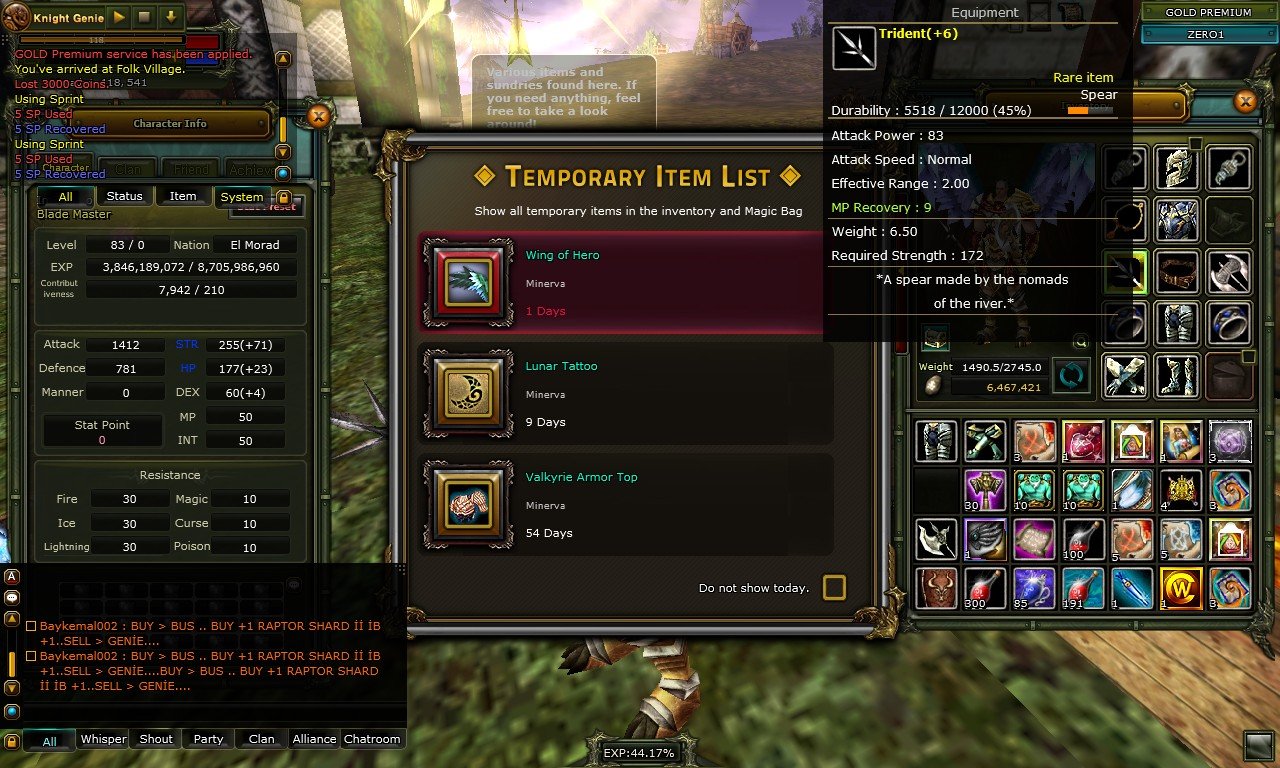
Task: Click the yellow W coin inventory item
Action: (1180, 589)
